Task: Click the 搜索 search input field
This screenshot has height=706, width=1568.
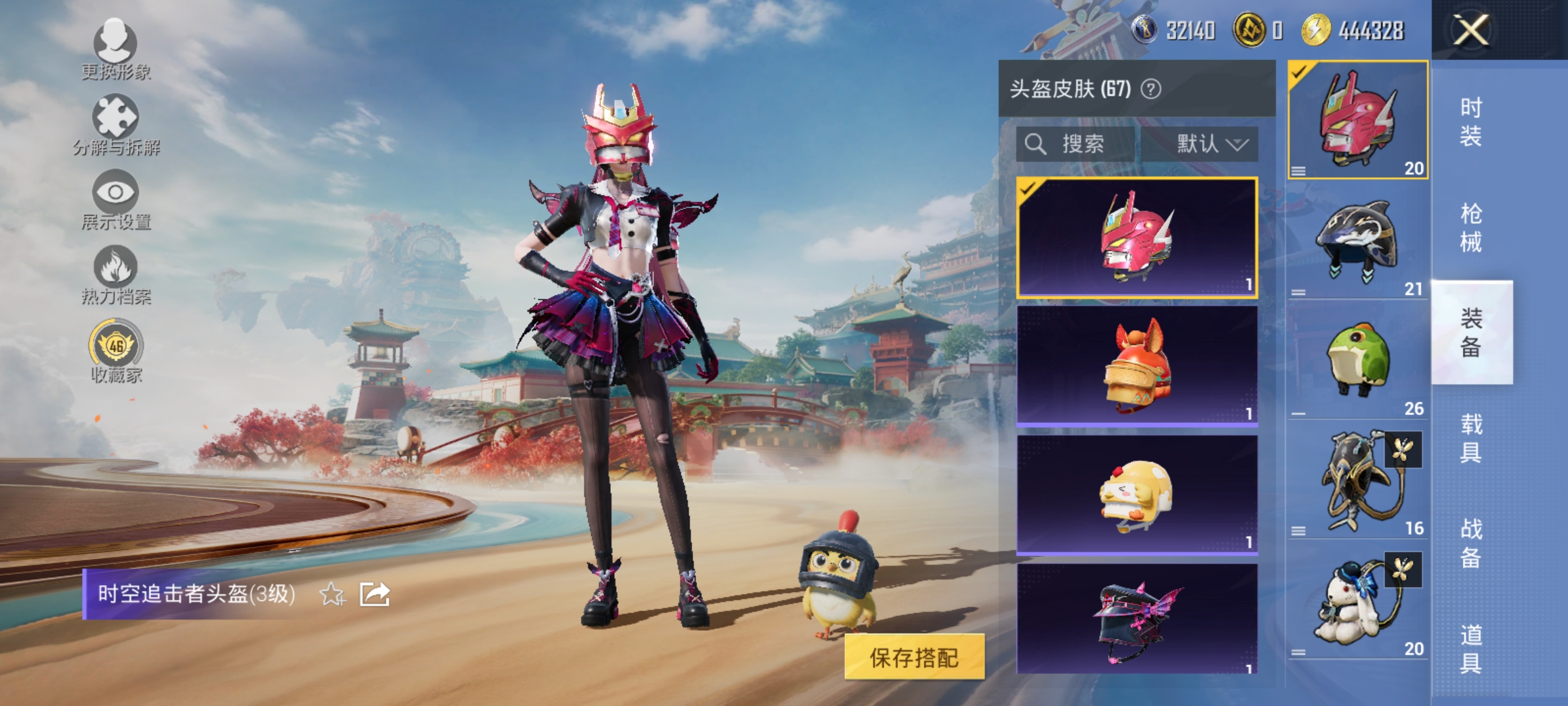Action: 1078,145
